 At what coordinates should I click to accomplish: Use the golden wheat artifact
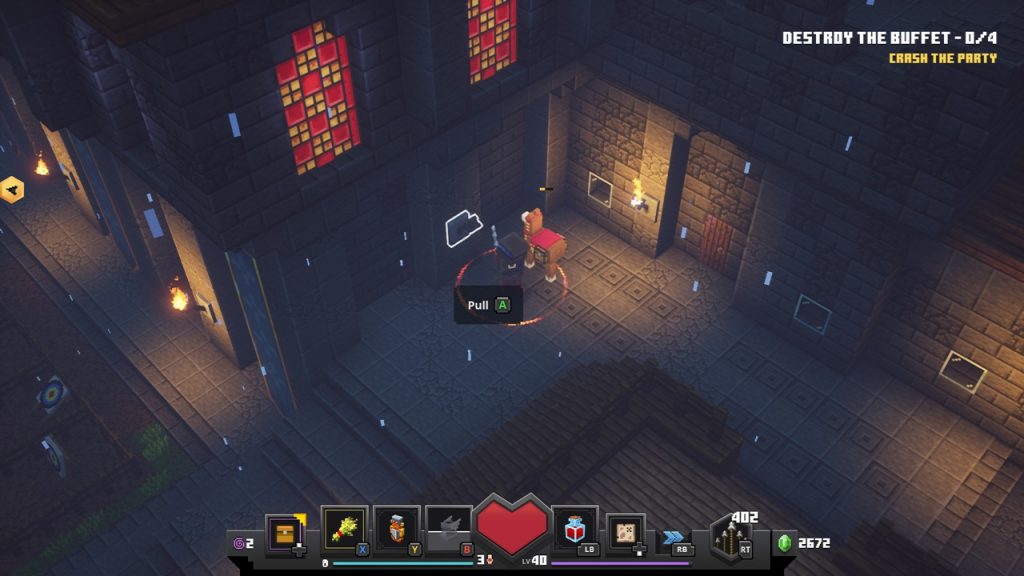(344, 528)
